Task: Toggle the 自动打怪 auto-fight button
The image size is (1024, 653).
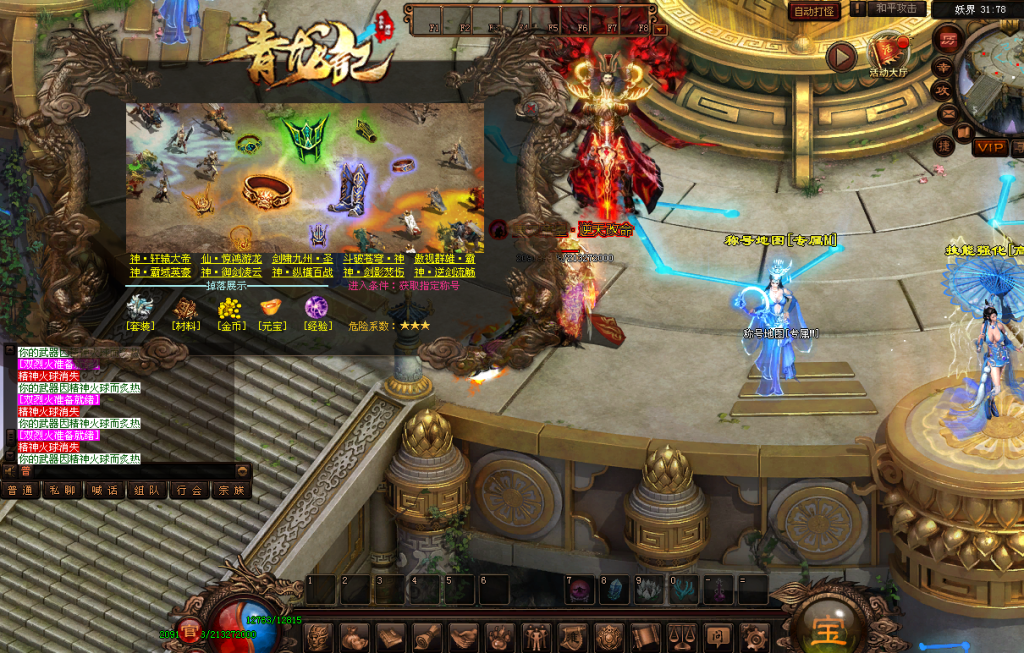Action: tap(814, 11)
